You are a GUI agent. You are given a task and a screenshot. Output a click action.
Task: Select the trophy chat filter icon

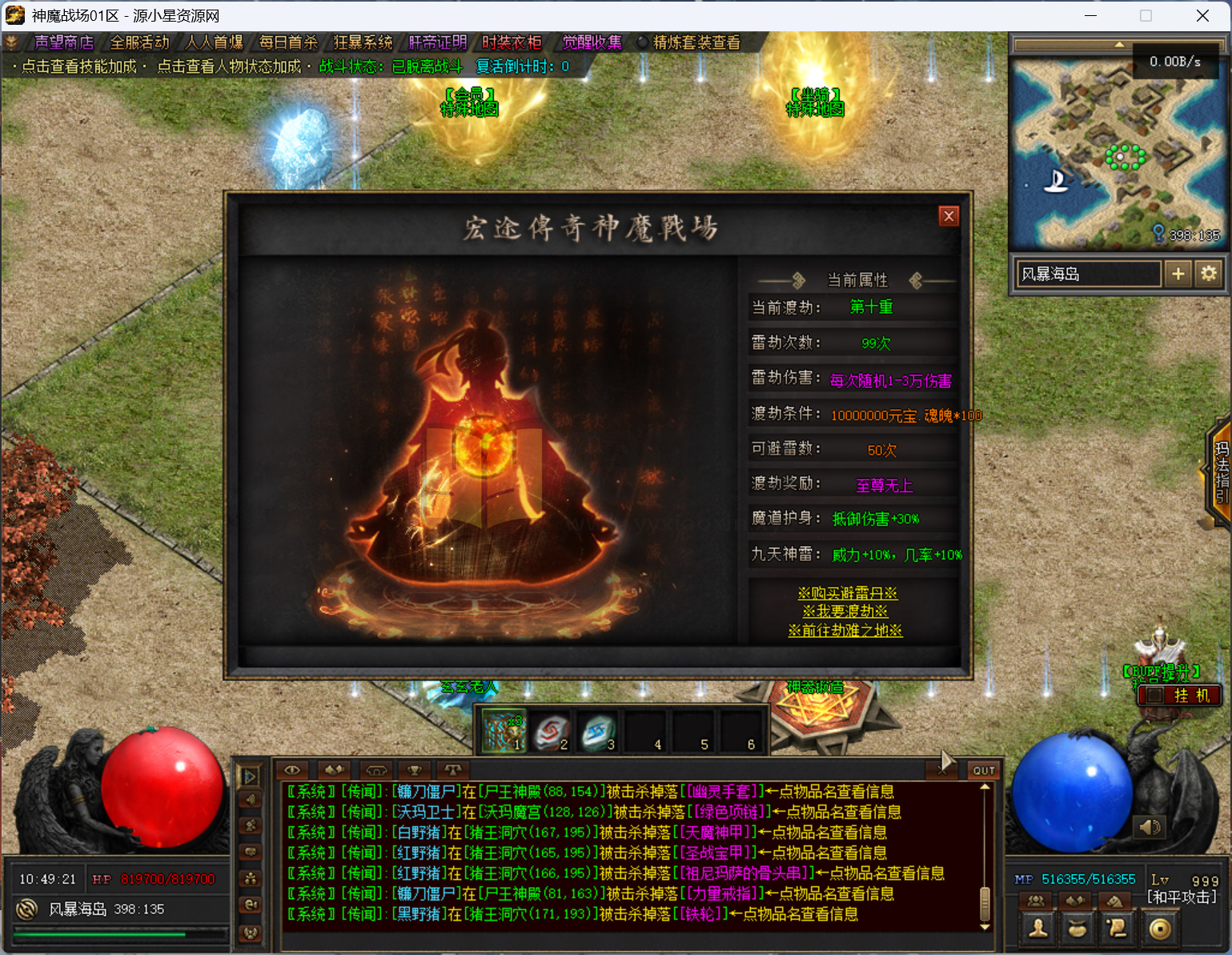[x=413, y=770]
